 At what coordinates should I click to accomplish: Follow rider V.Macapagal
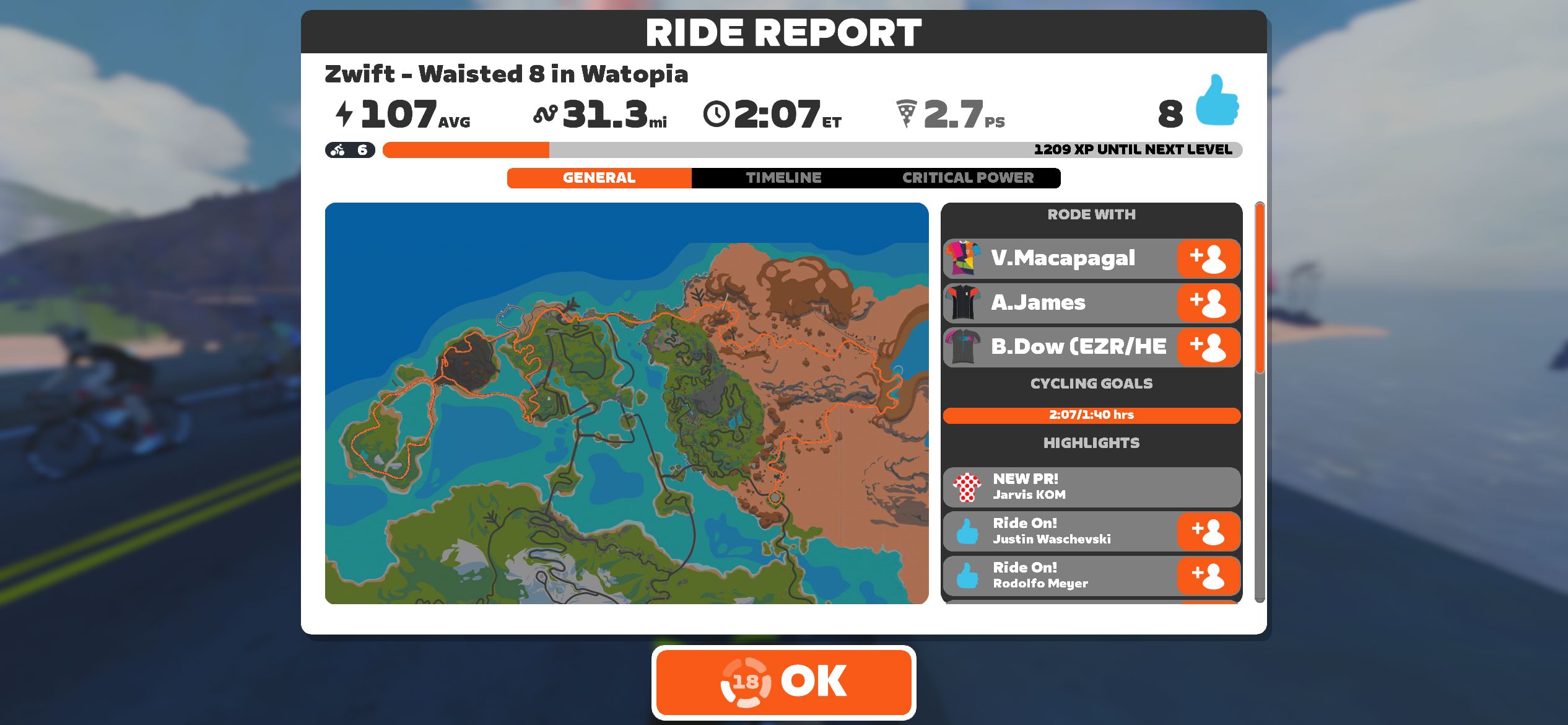1208,258
